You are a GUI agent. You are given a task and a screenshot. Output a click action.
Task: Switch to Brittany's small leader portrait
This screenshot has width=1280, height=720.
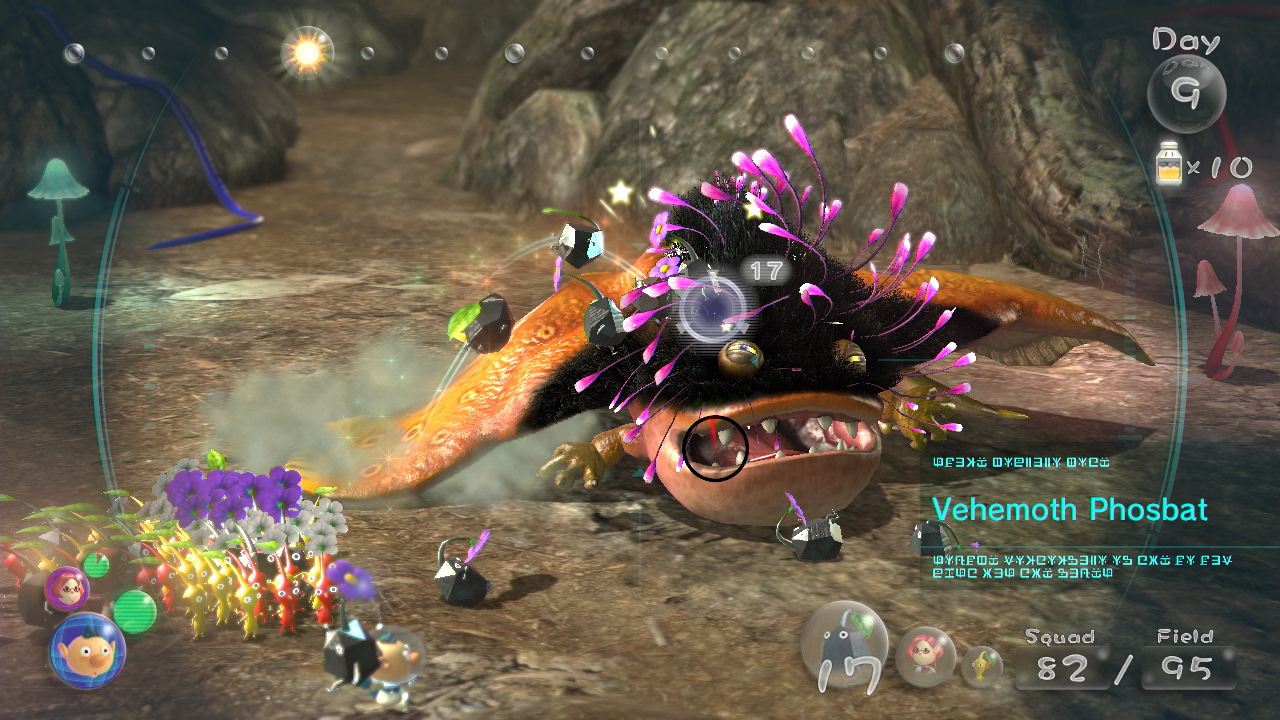click(69, 588)
